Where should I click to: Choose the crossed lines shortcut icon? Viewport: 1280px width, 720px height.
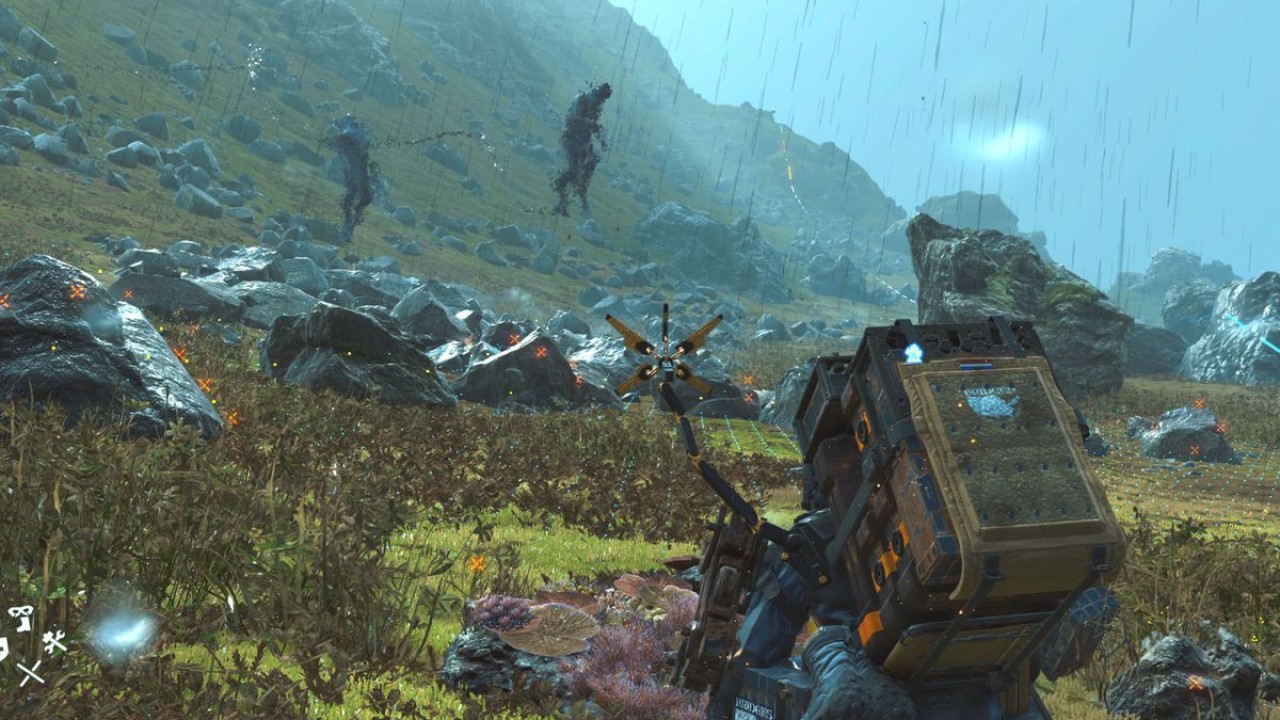[30, 672]
